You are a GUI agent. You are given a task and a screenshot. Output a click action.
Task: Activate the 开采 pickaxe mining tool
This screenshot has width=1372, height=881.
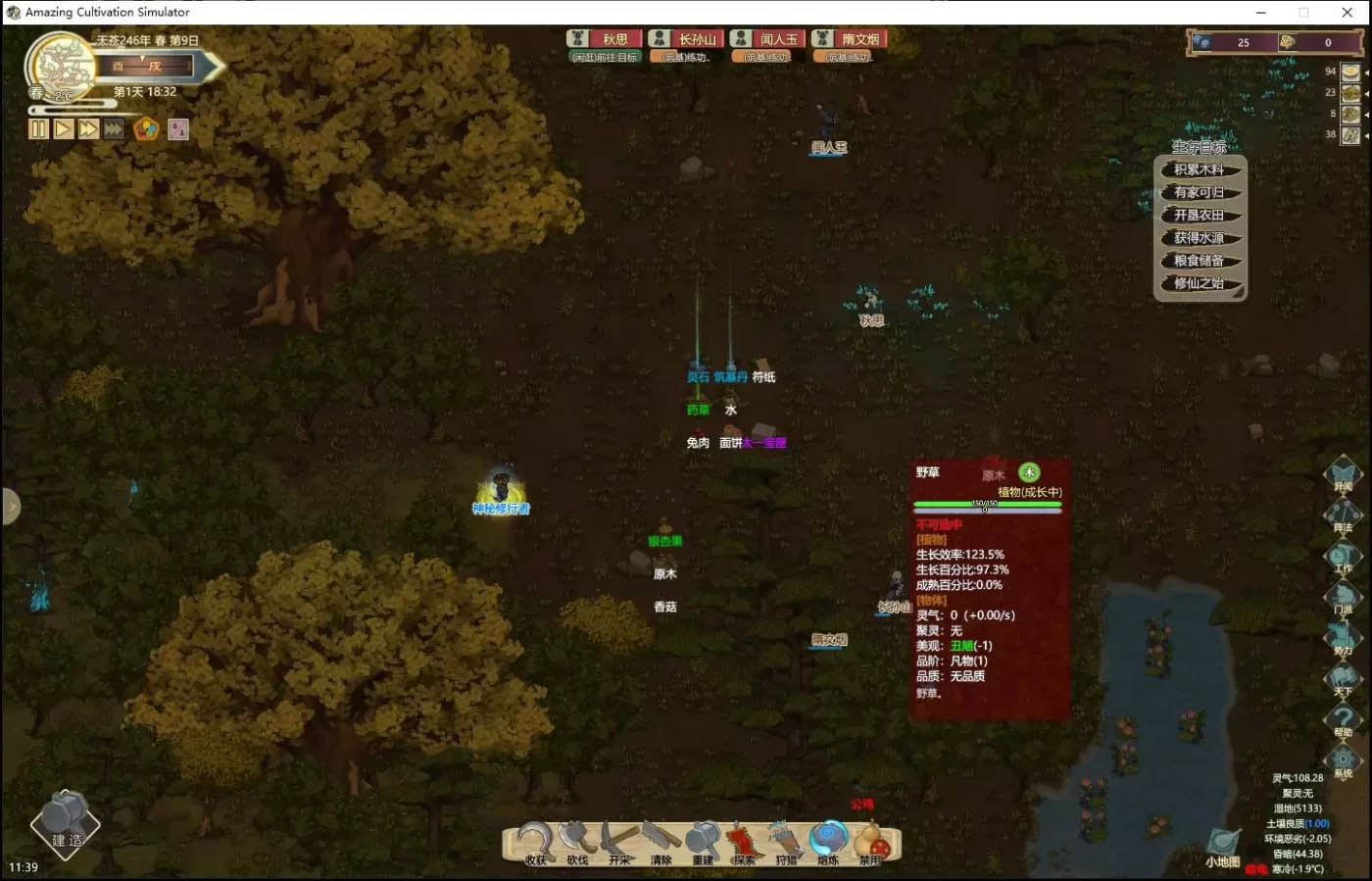pyautogui.click(x=619, y=843)
